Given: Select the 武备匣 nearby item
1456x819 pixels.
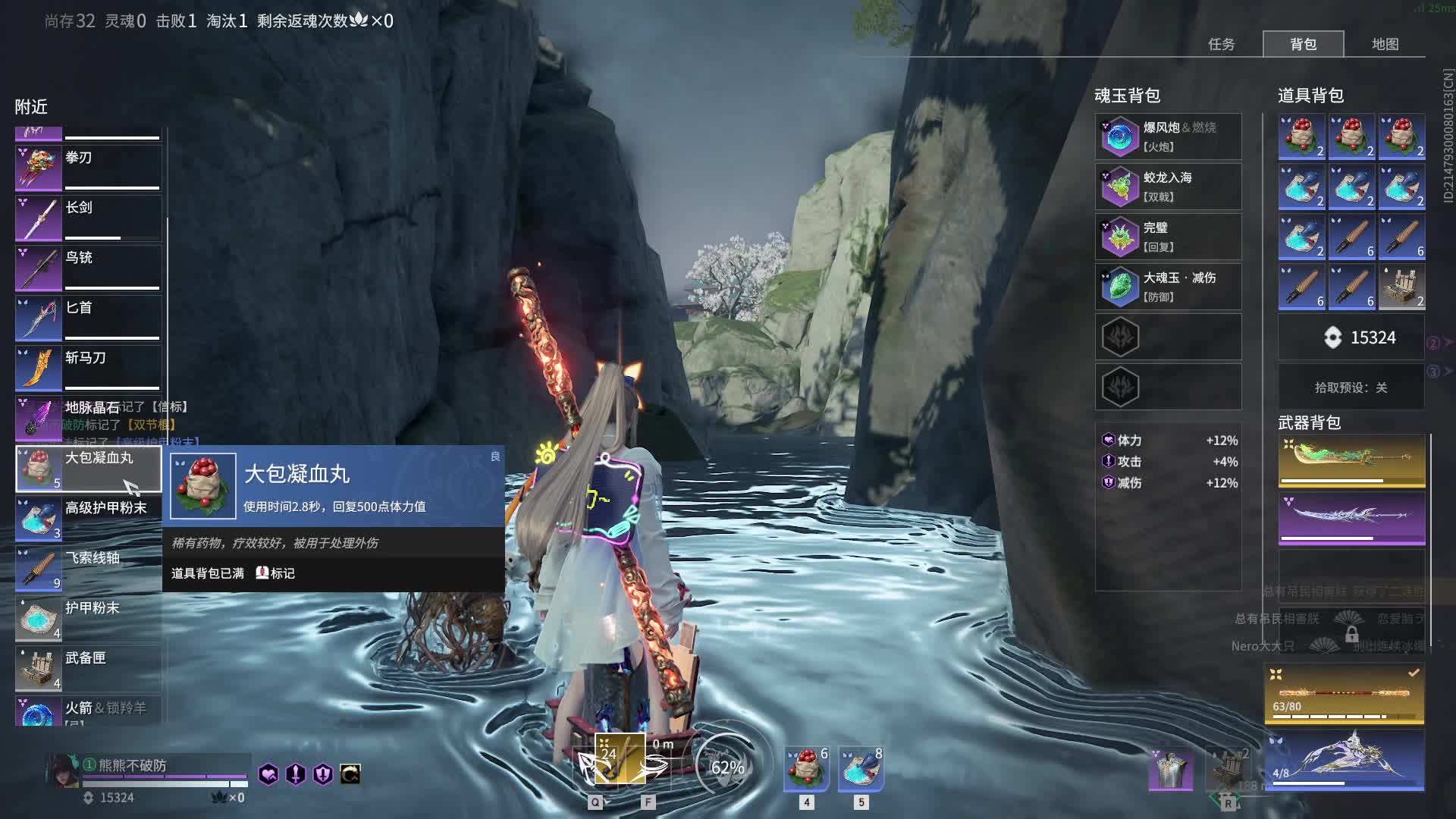Looking at the screenshot, I should (89, 668).
